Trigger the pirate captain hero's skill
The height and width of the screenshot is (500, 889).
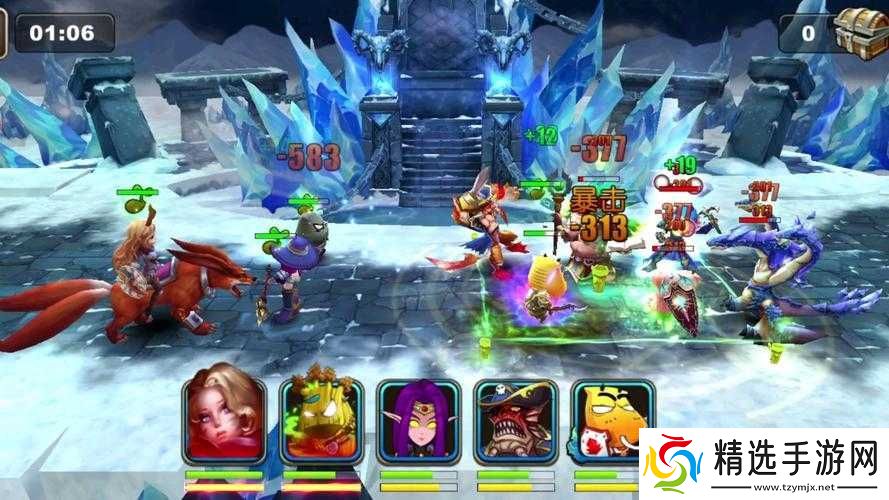[514, 421]
